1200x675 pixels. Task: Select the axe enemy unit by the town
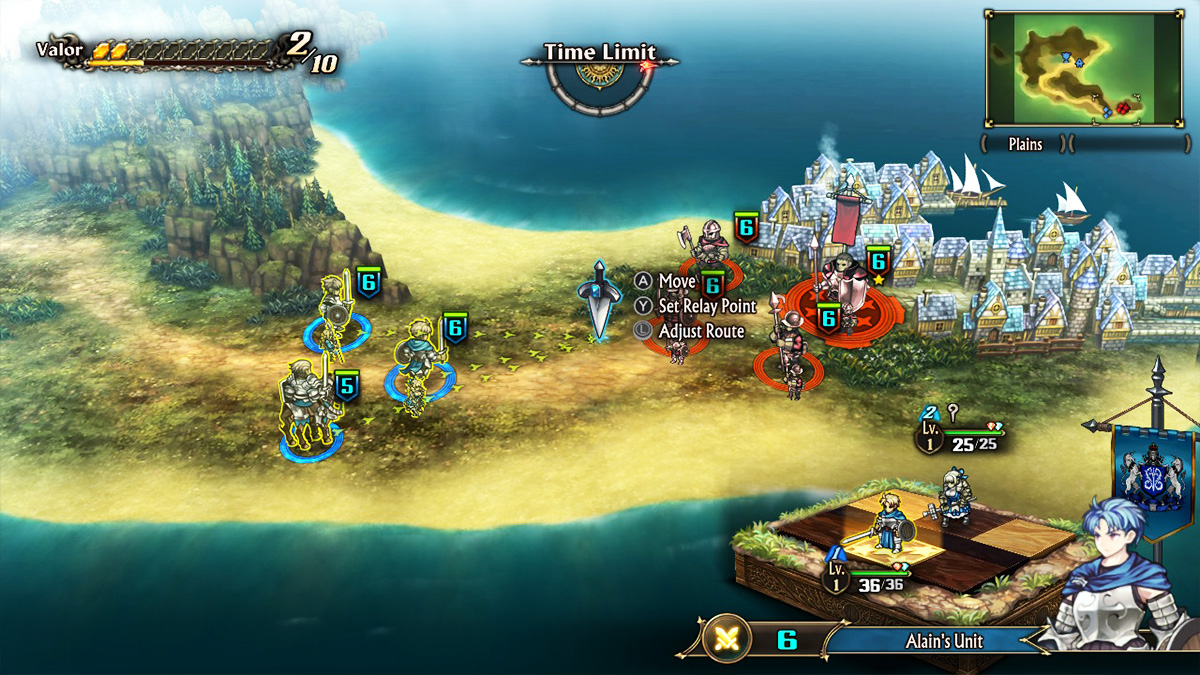coord(711,248)
